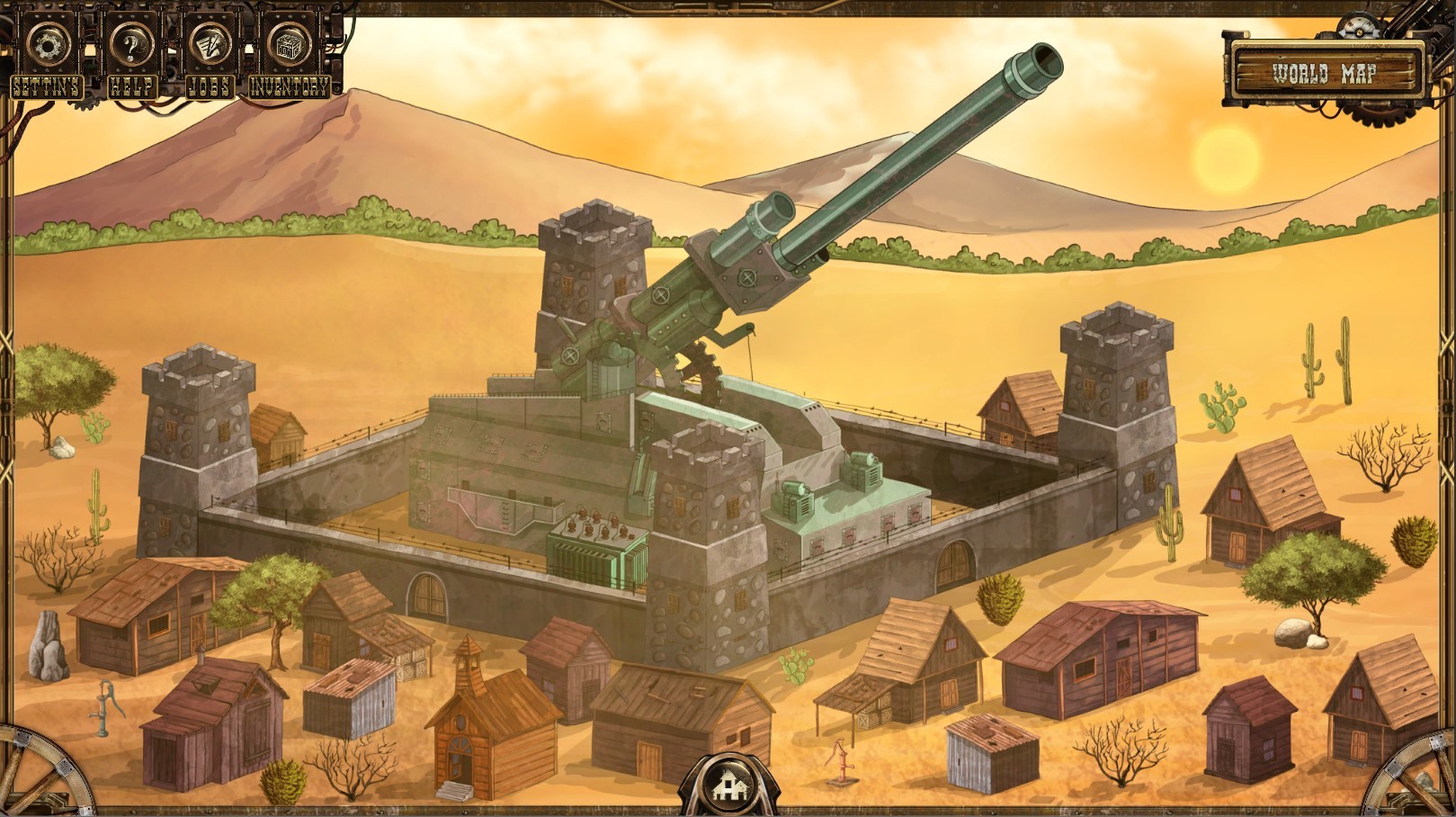Image resolution: width=1456 pixels, height=817 pixels.
Task: Click the watchtower on the far left
Action: click(x=198, y=450)
